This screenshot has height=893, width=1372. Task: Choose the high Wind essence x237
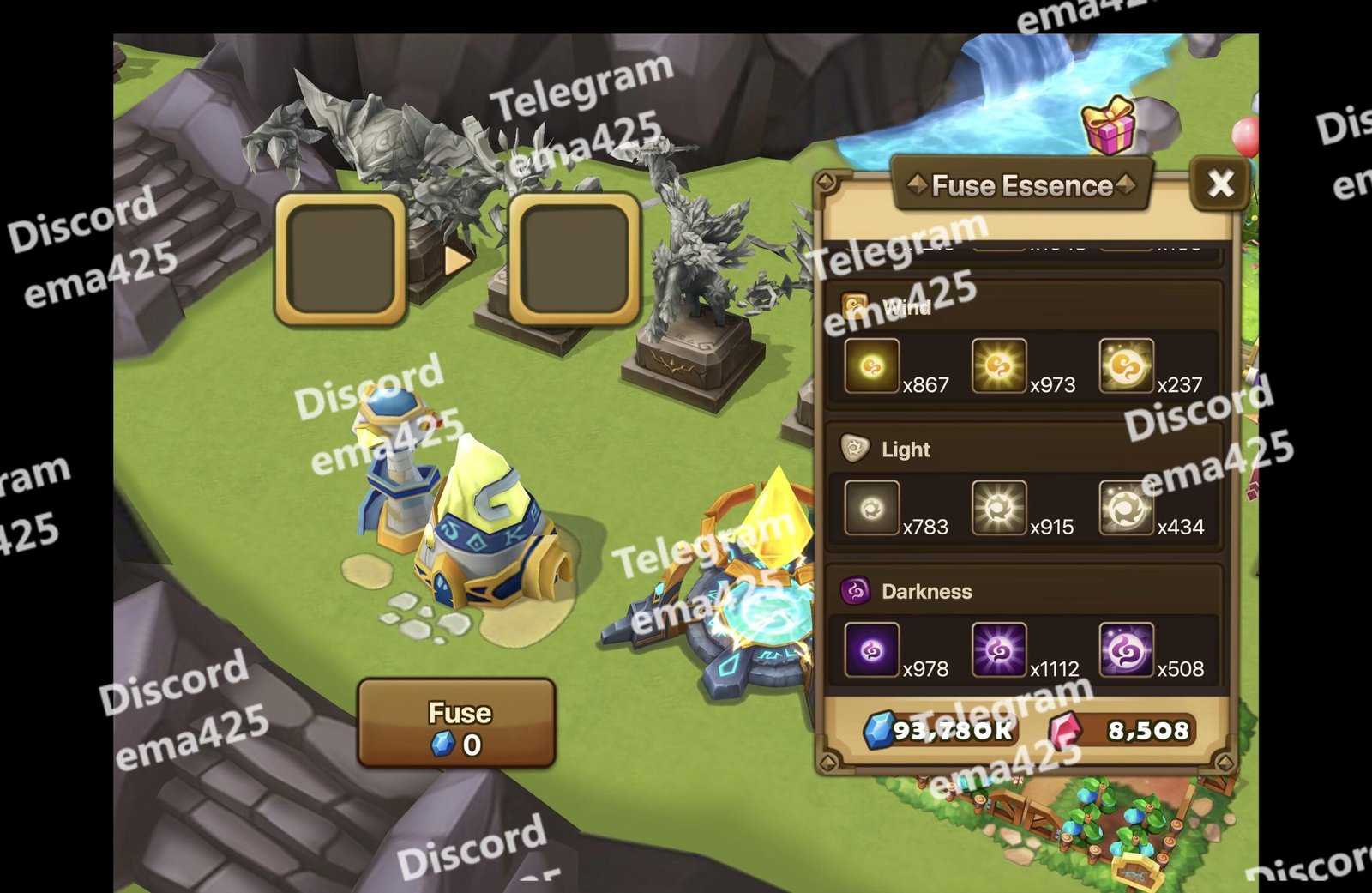click(1125, 367)
